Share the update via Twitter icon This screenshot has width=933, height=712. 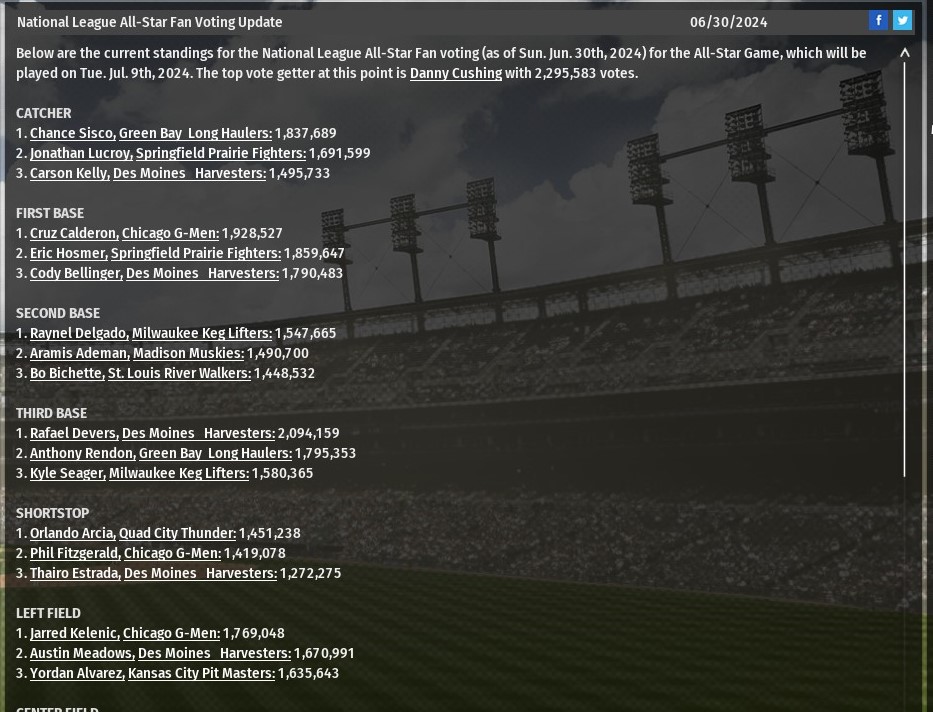902,20
